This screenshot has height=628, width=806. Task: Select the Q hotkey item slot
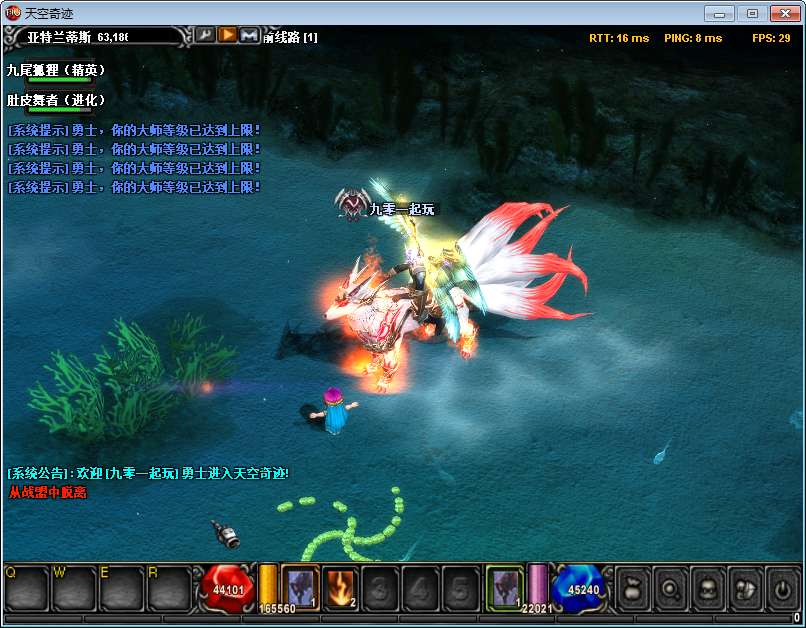[26, 588]
